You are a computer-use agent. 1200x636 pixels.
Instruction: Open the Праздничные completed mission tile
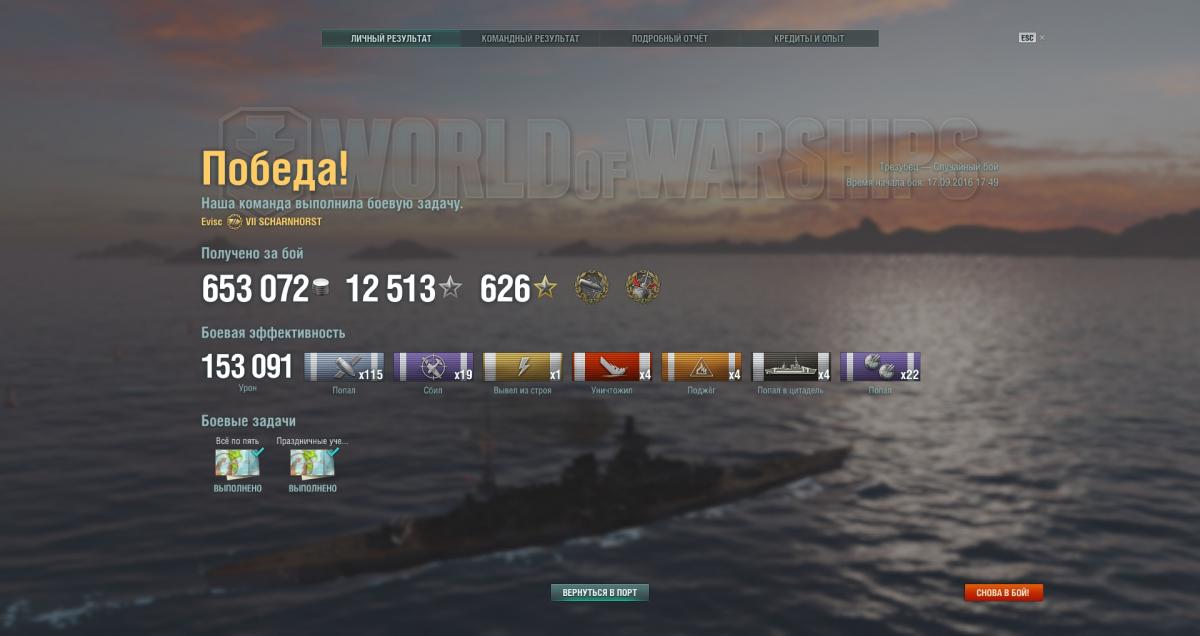[313, 464]
